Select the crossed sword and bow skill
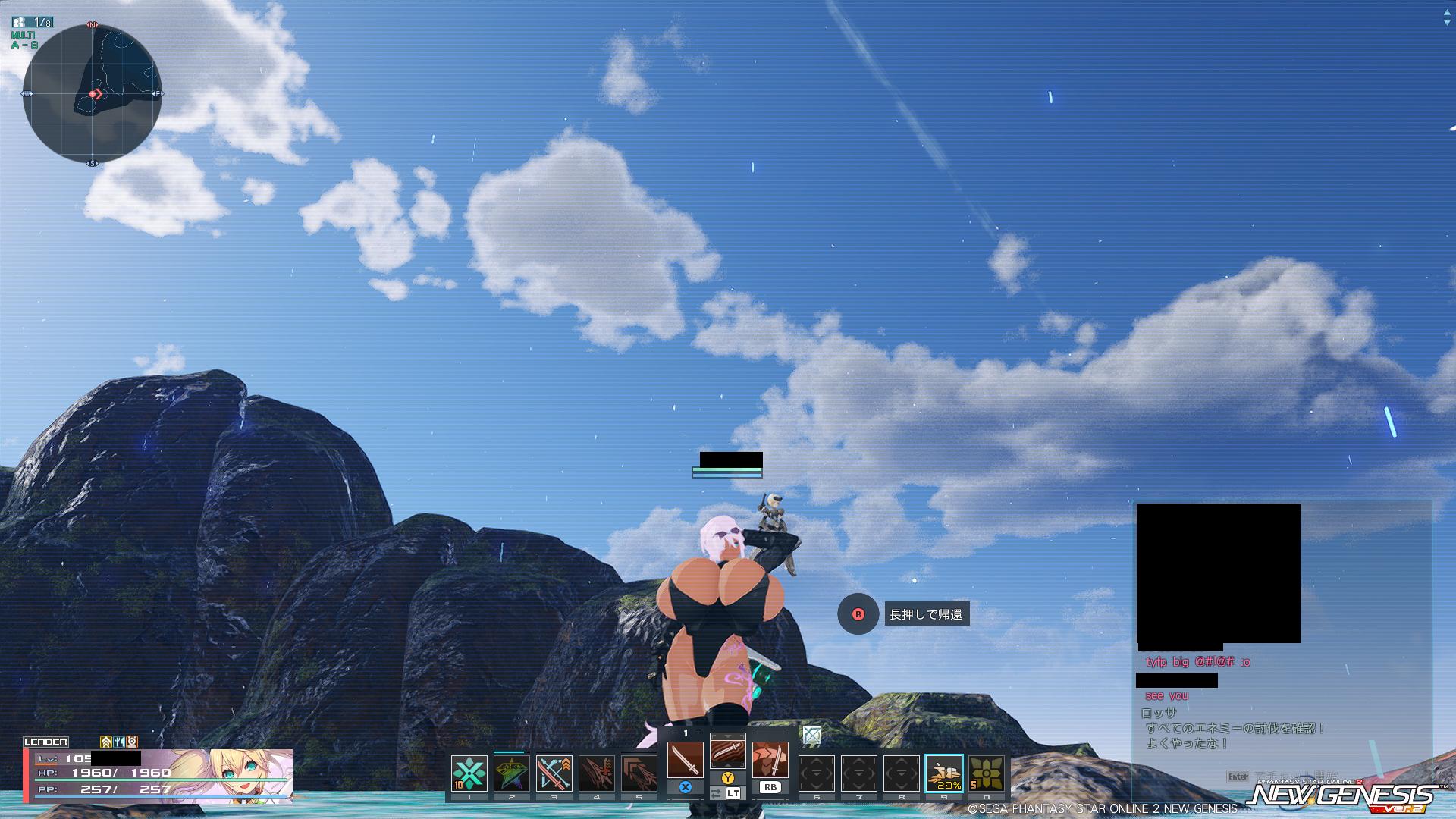 click(x=554, y=773)
